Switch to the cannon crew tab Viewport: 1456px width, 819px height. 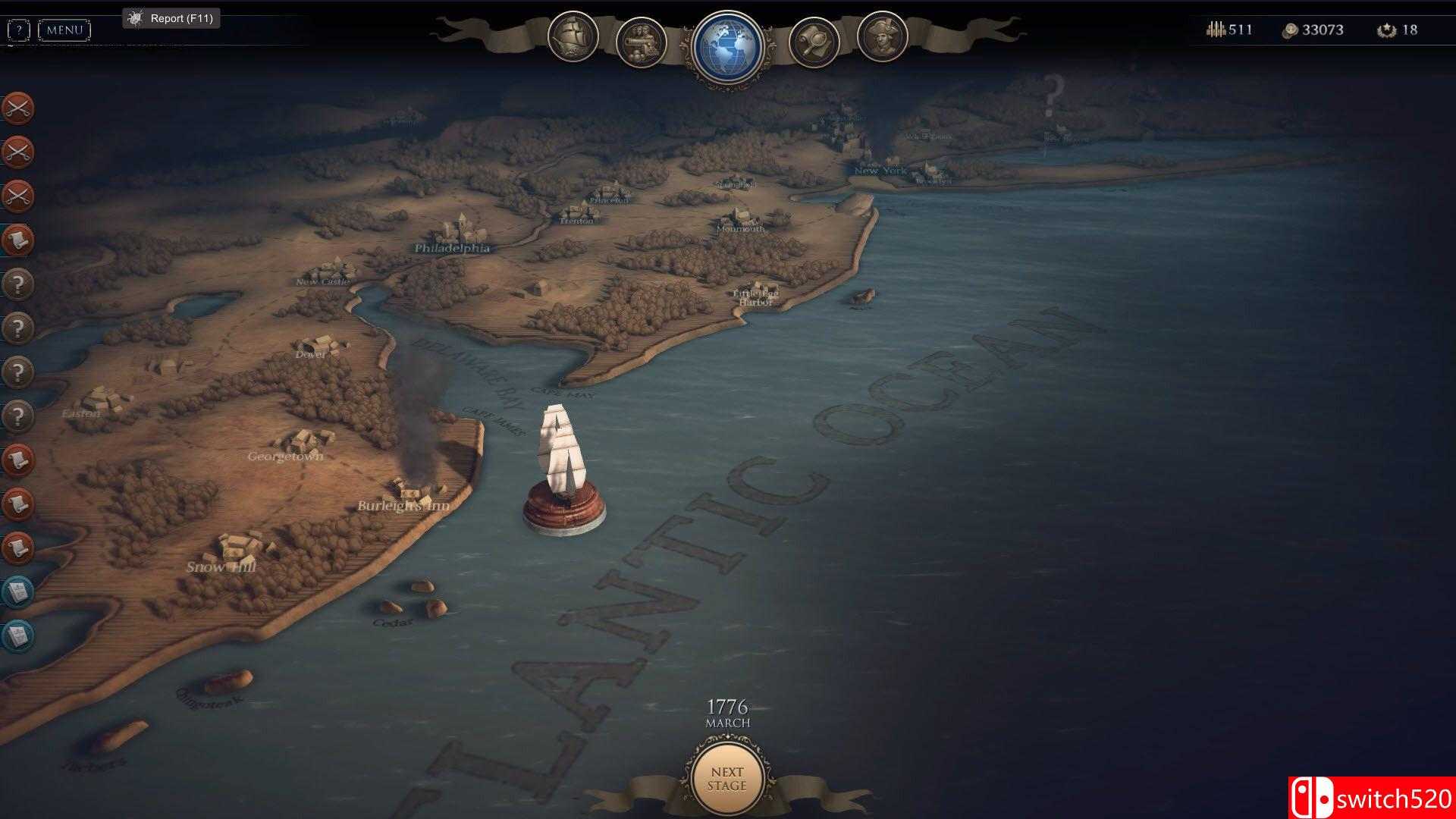(642, 42)
